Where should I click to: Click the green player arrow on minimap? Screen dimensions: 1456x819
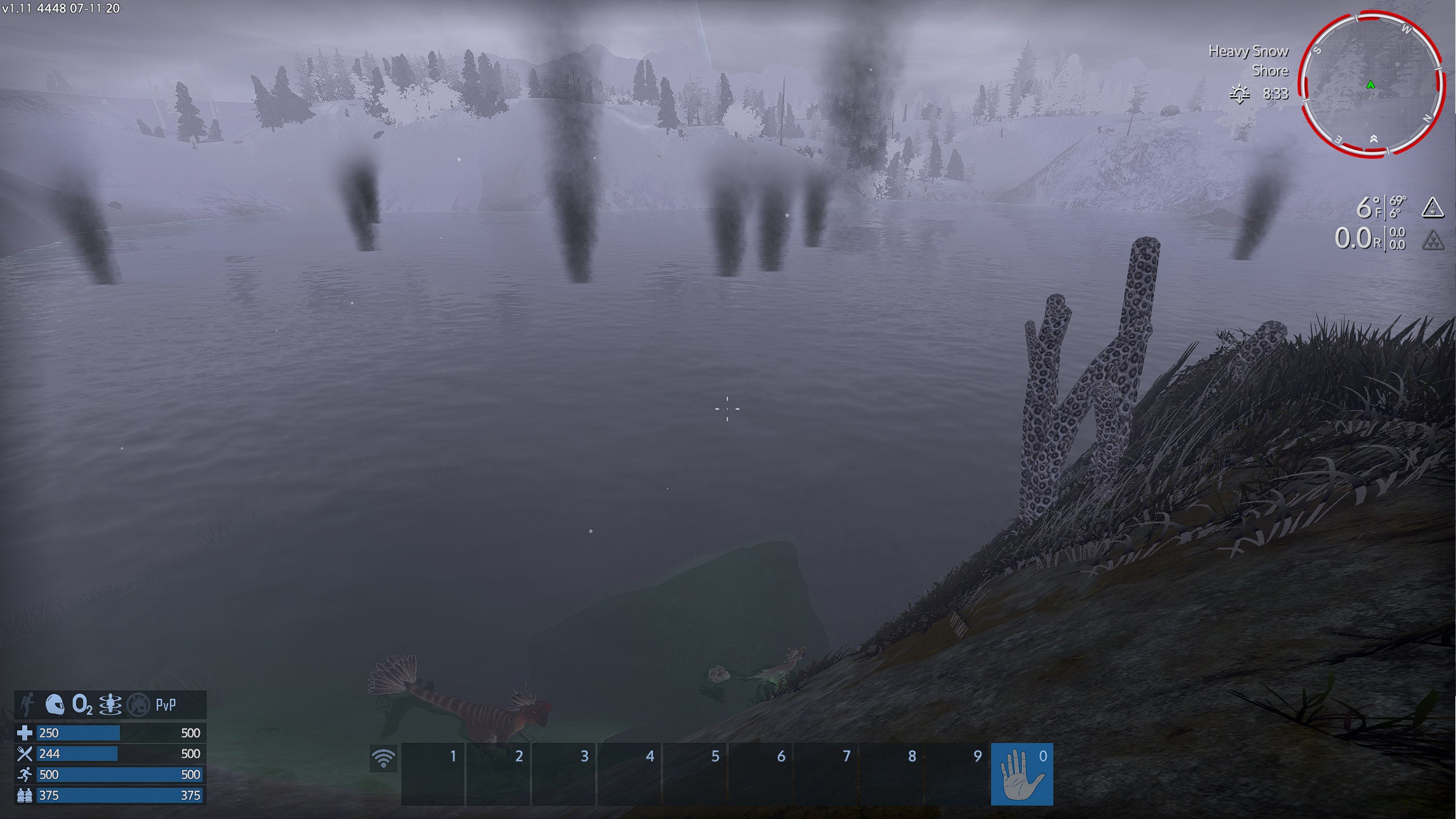point(1371,85)
